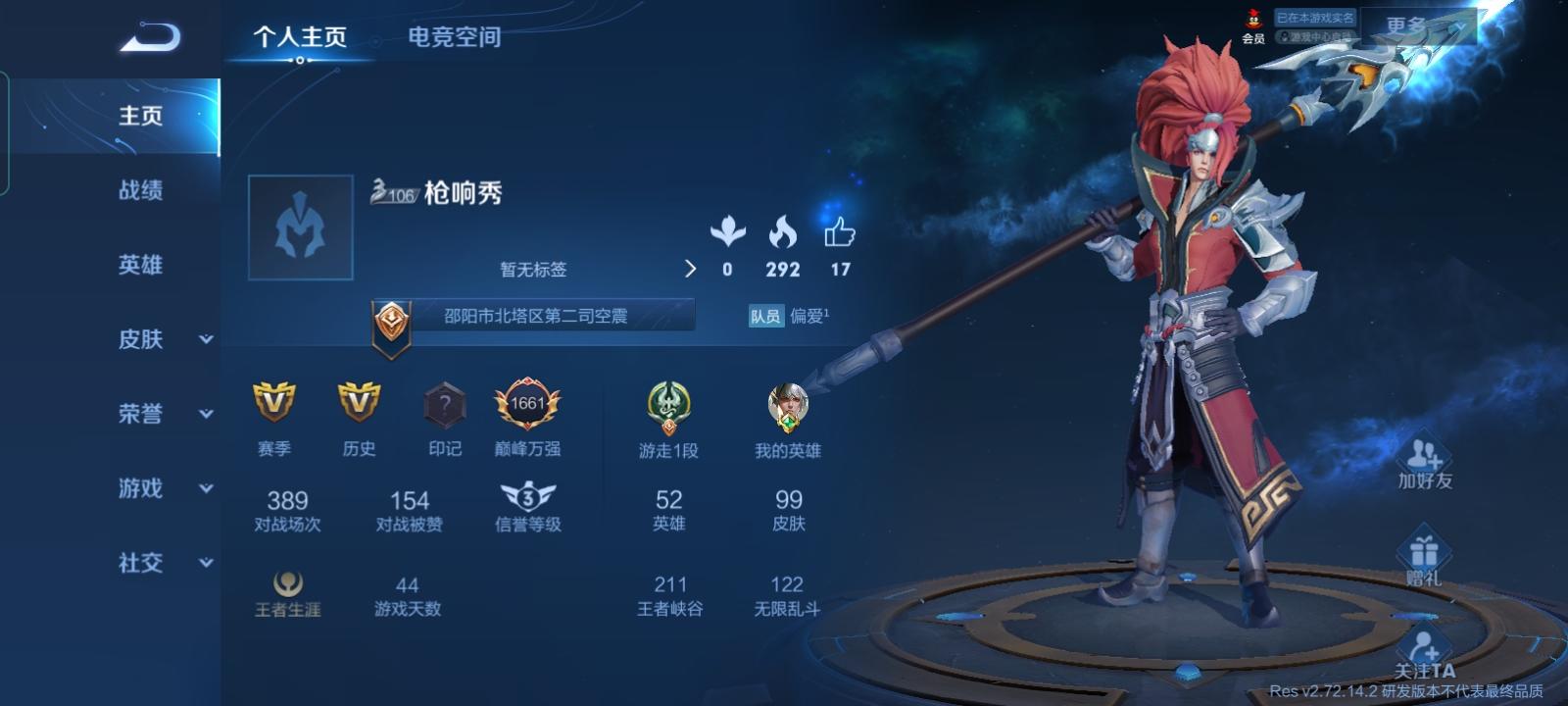Click the flame popularity icon showing 292

click(x=781, y=235)
